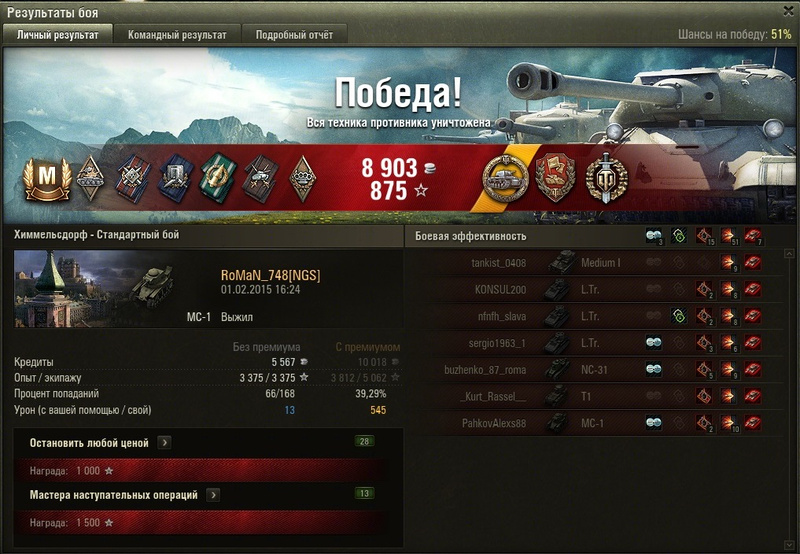Expand the Мастера наступательных операций mission

pos(214,494)
